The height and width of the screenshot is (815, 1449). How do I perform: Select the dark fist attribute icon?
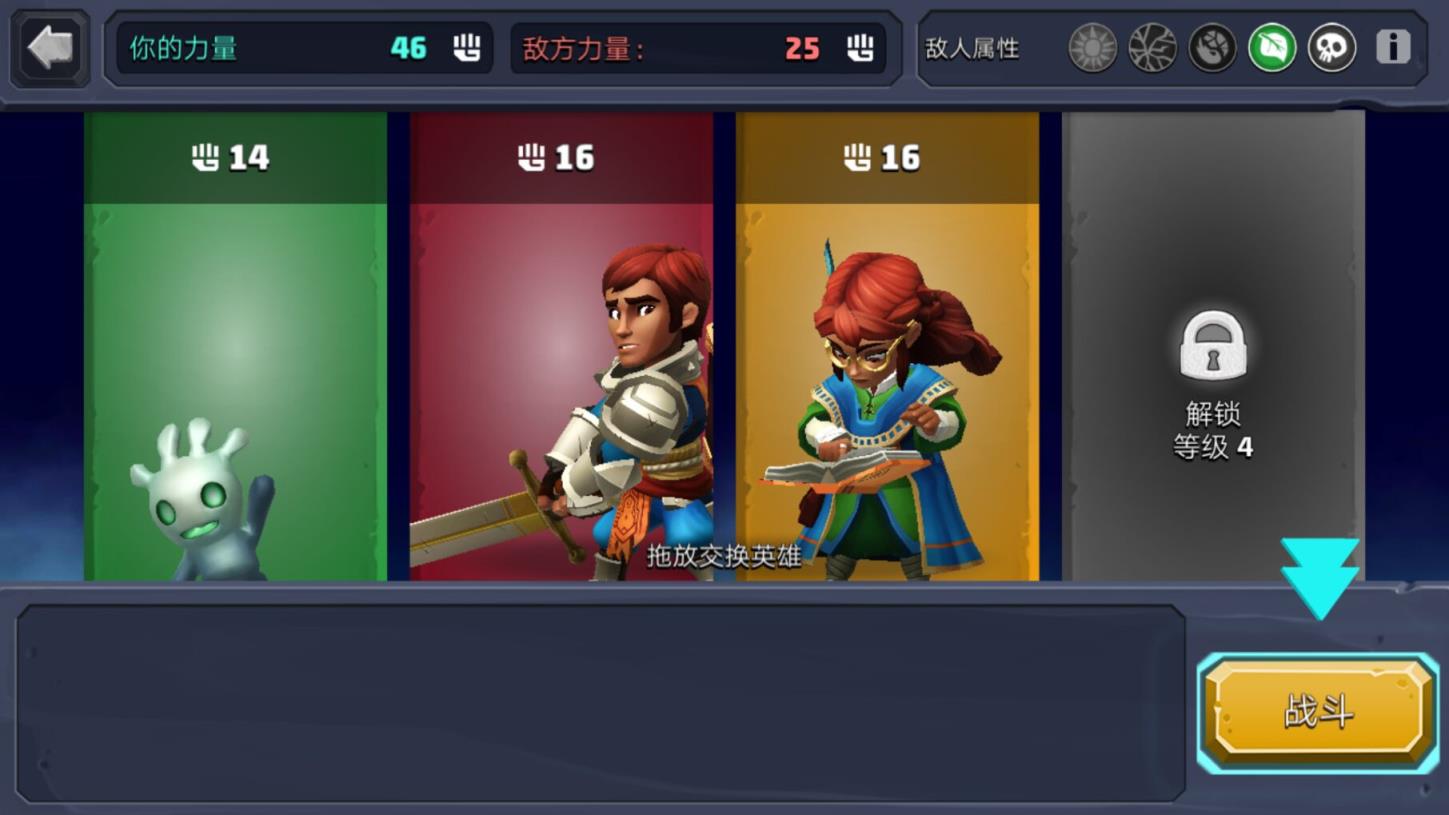click(x=1212, y=47)
